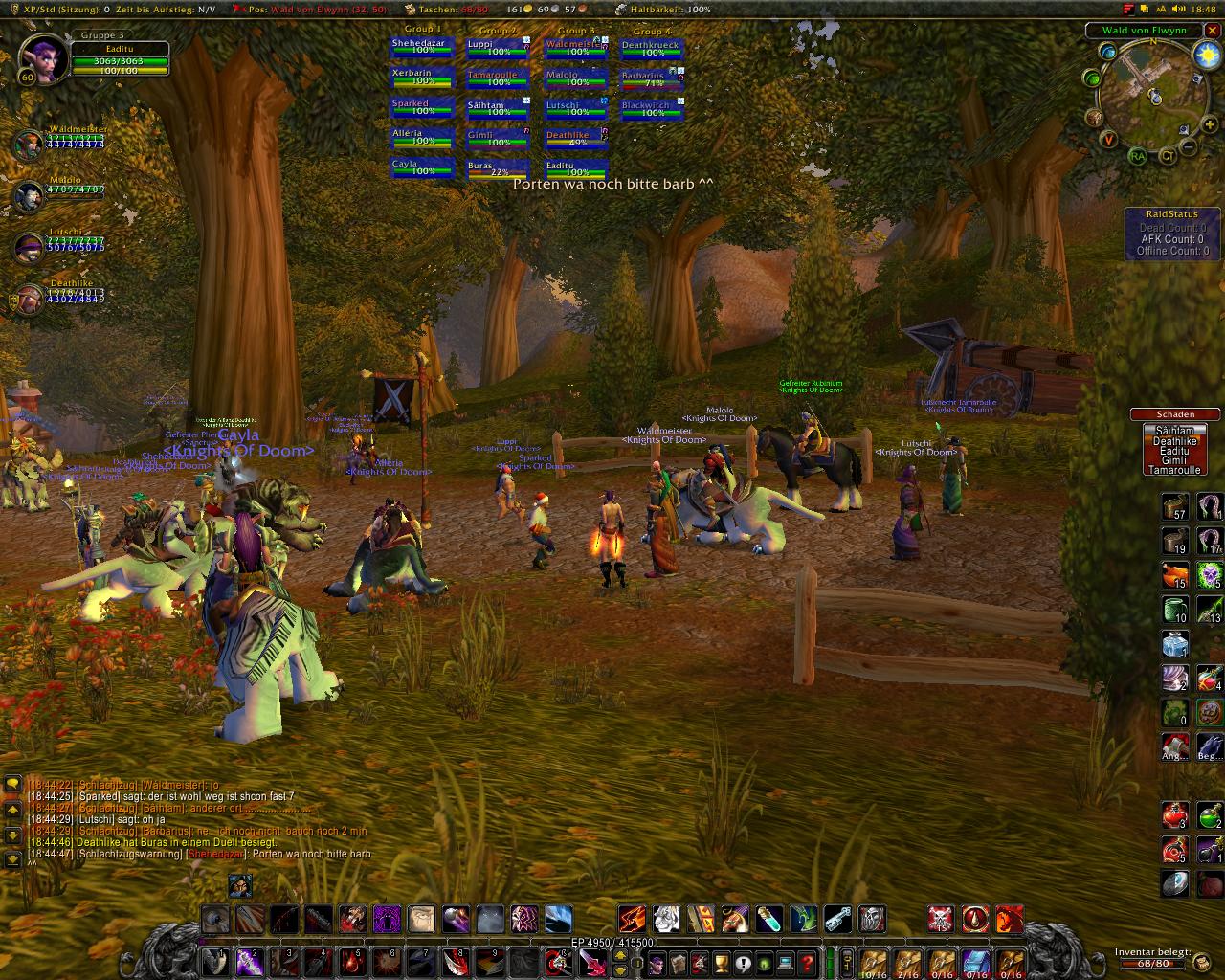Open the blue-tinted bag slot
The width and height of the screenshot is (1225, 980).
973,960
